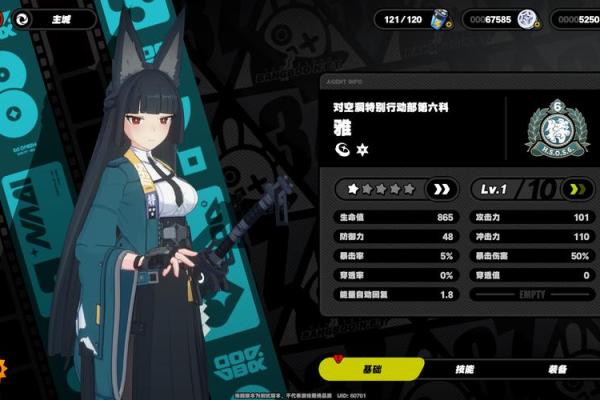Switch to the 技能 tab
The image size is (600, 400).
(x=464, y=369)
